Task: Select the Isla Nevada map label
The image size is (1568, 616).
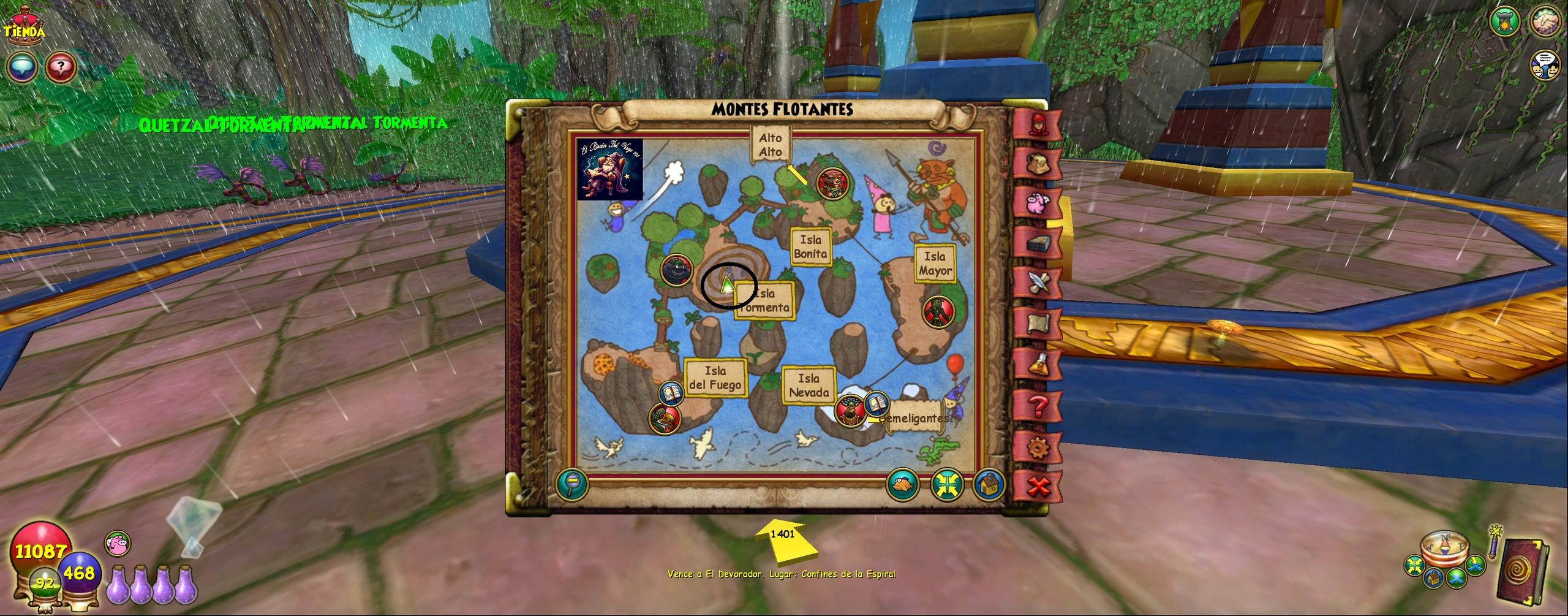Action: [809, 386]
